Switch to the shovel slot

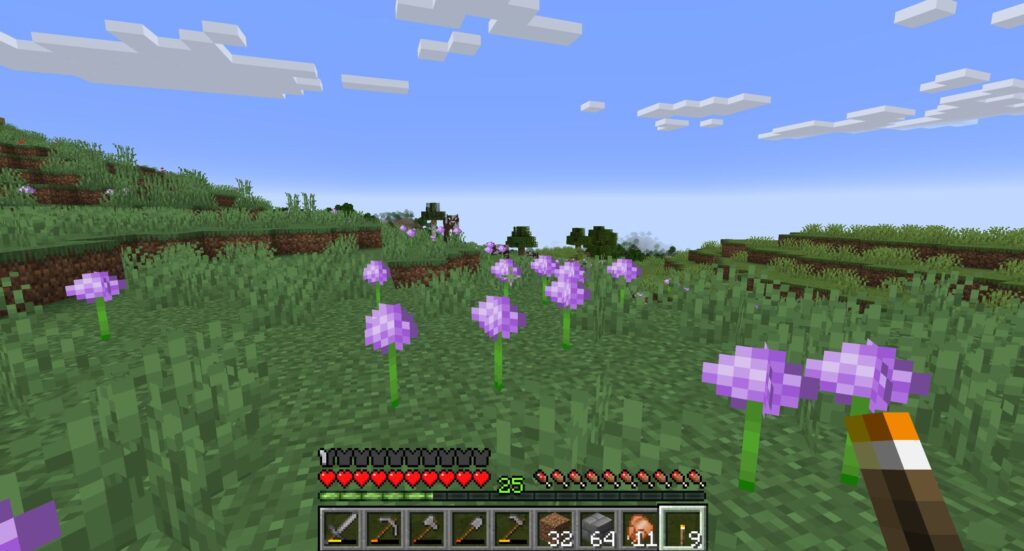[x=470, y=528]
